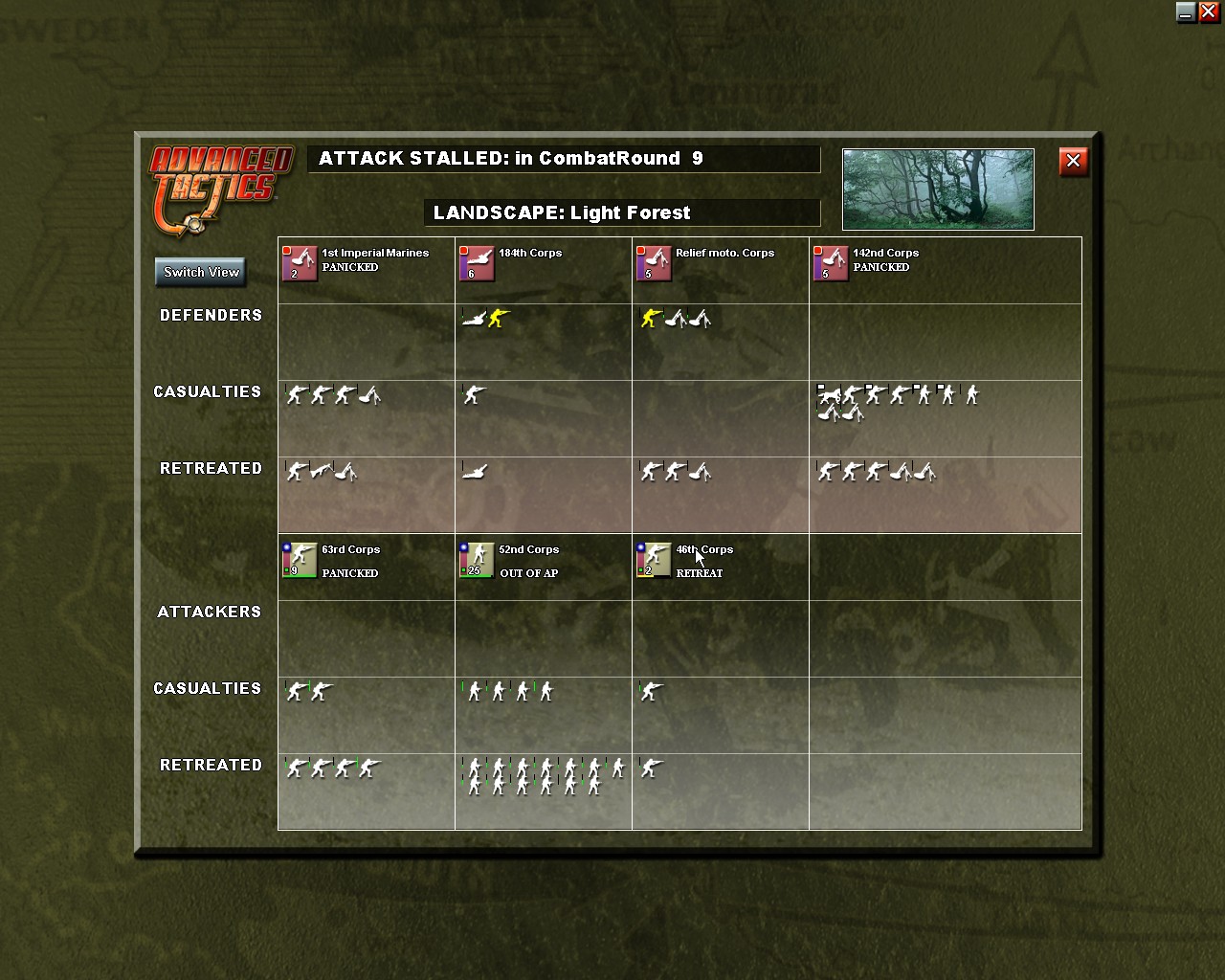This screenshot has width=1225, height=980.
Task: Click the ATTACK STALLED header bar
Action: [x=563, y=159]
